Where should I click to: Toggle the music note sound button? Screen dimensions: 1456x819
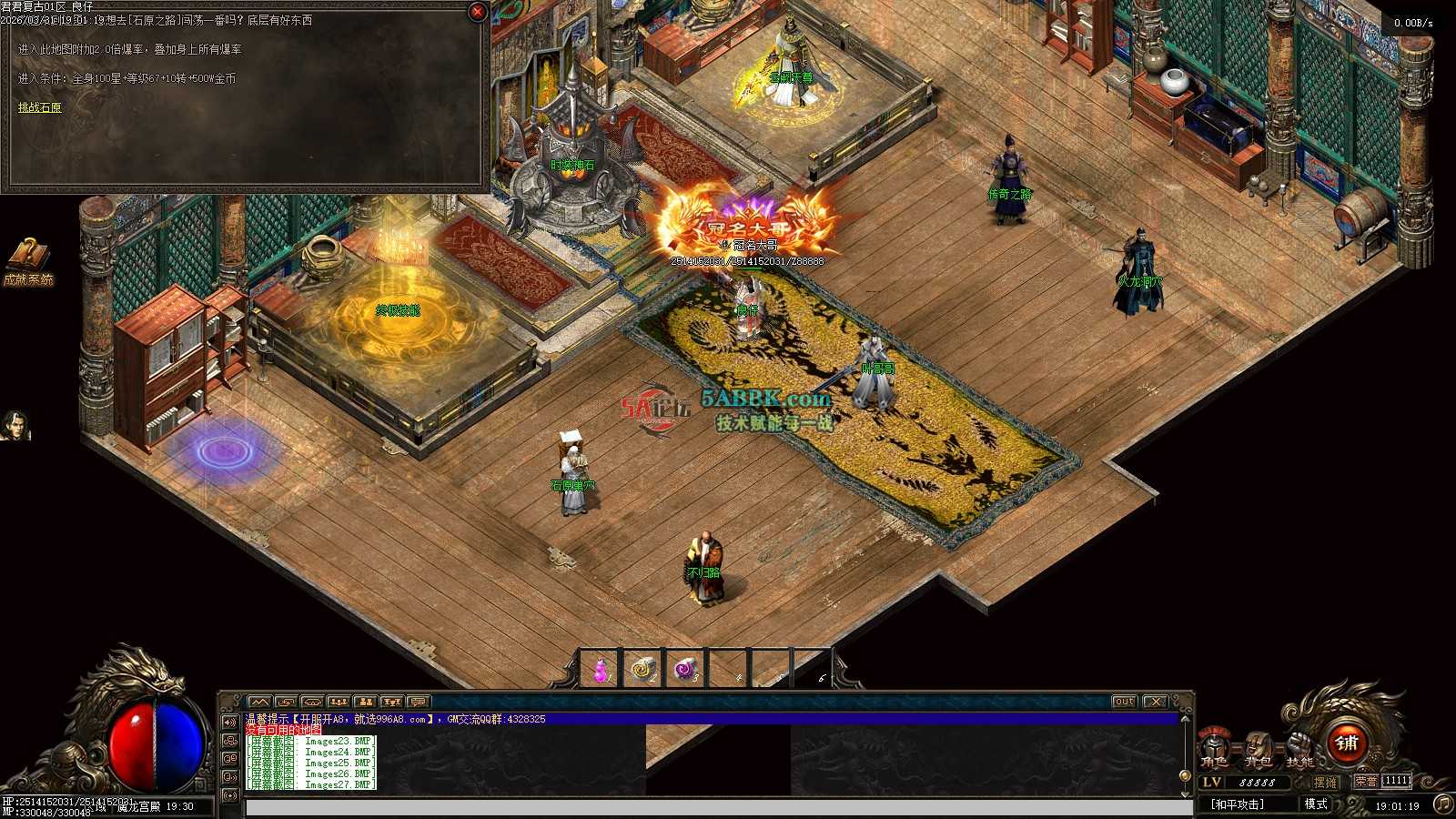(x=1442, y=804)
